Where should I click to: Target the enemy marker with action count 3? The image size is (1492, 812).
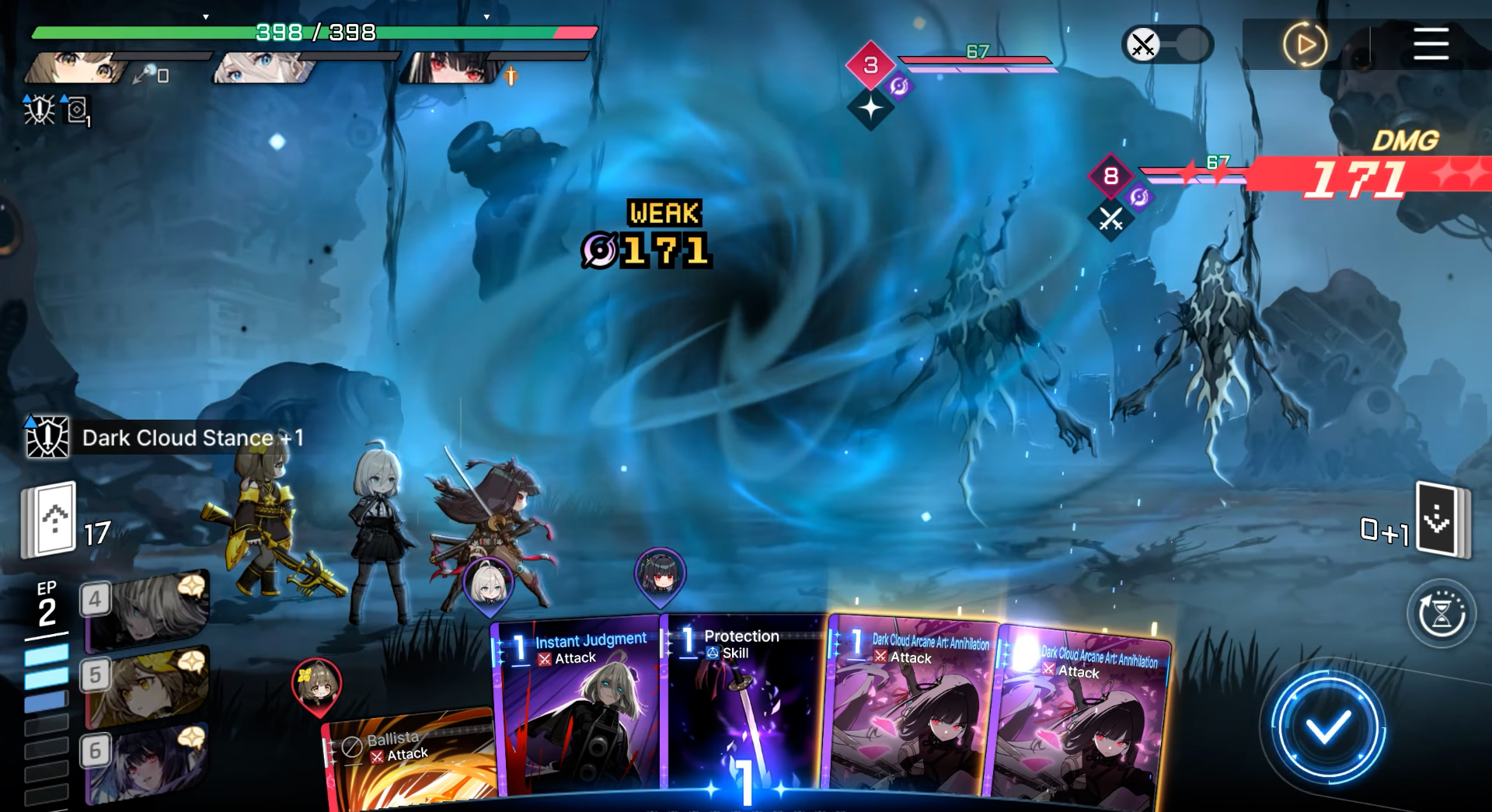870,65
